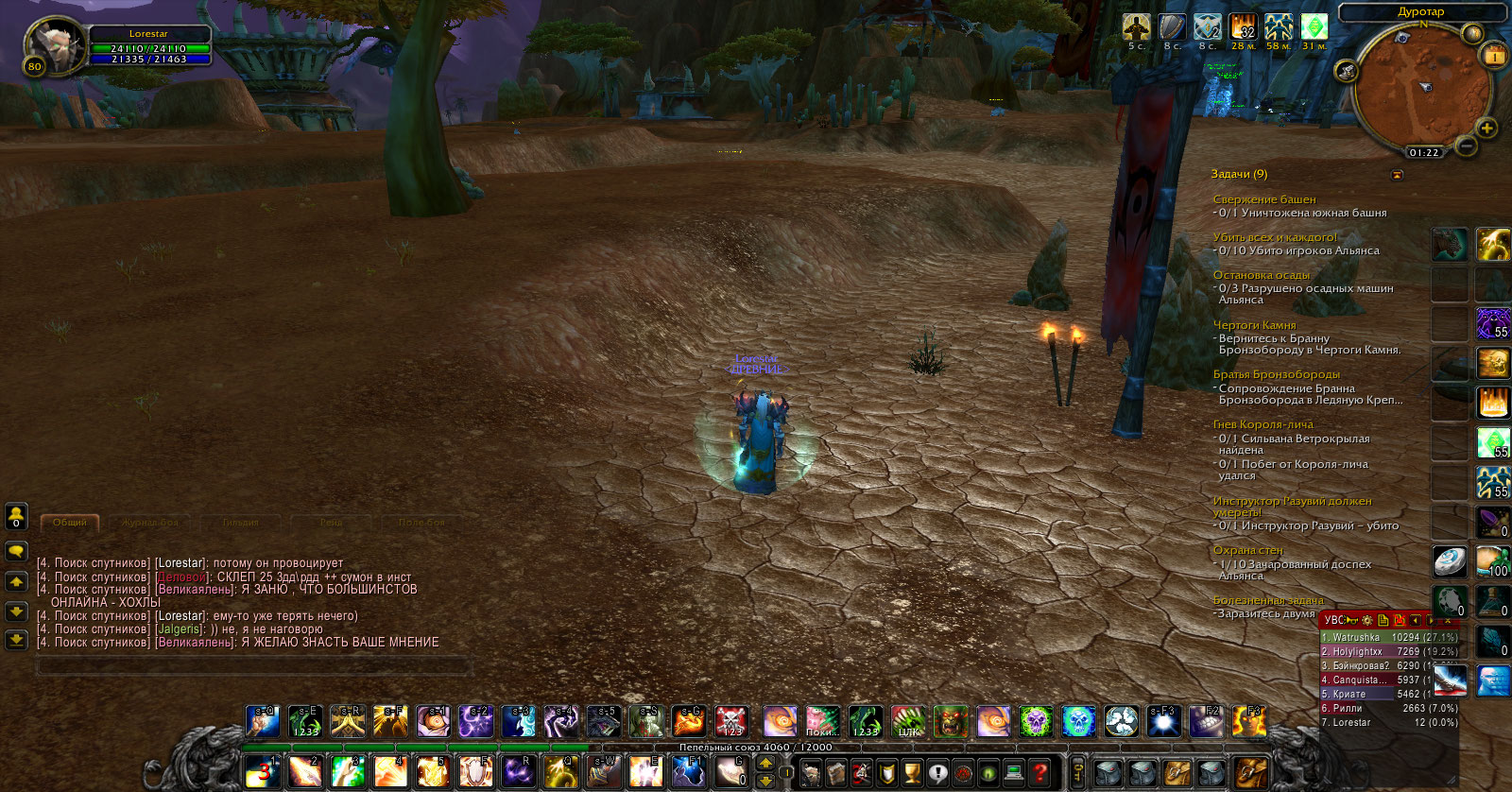Use the action bar slot showing red 3
The width and height of the screenshot is (1512, 792).
(x=262, y=771)
